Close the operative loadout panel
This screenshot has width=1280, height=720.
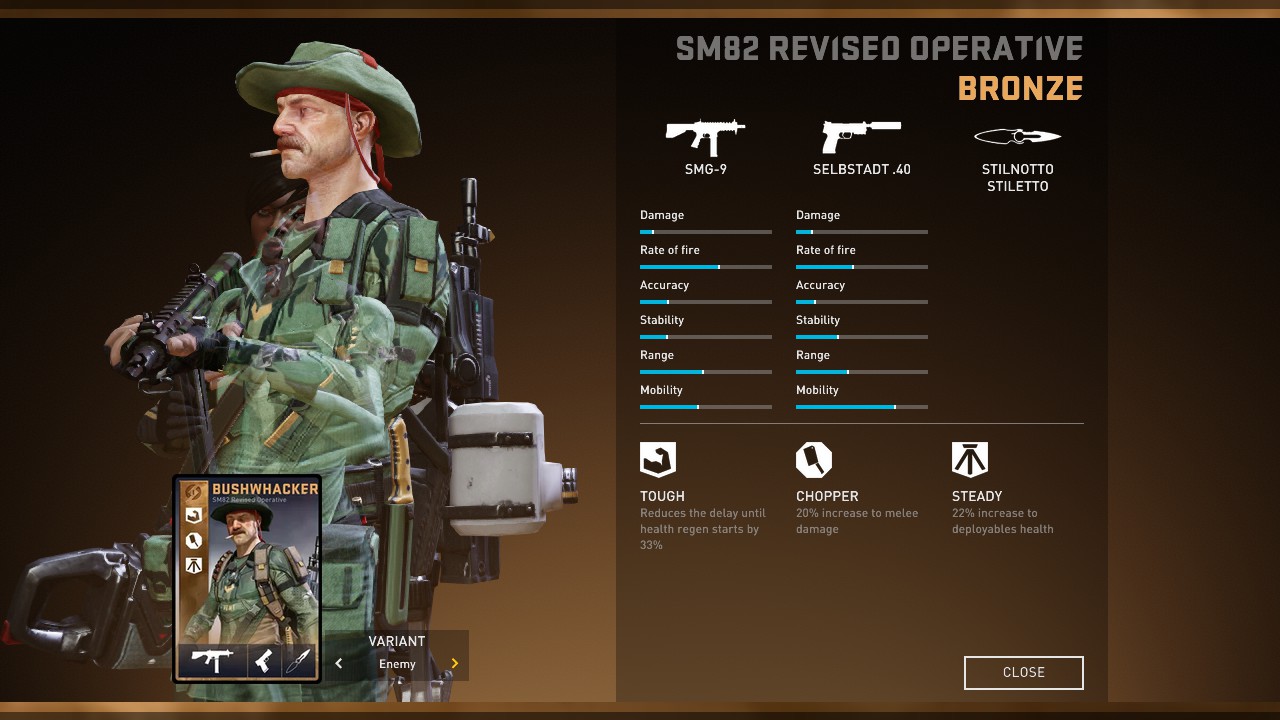(1023, 673)
